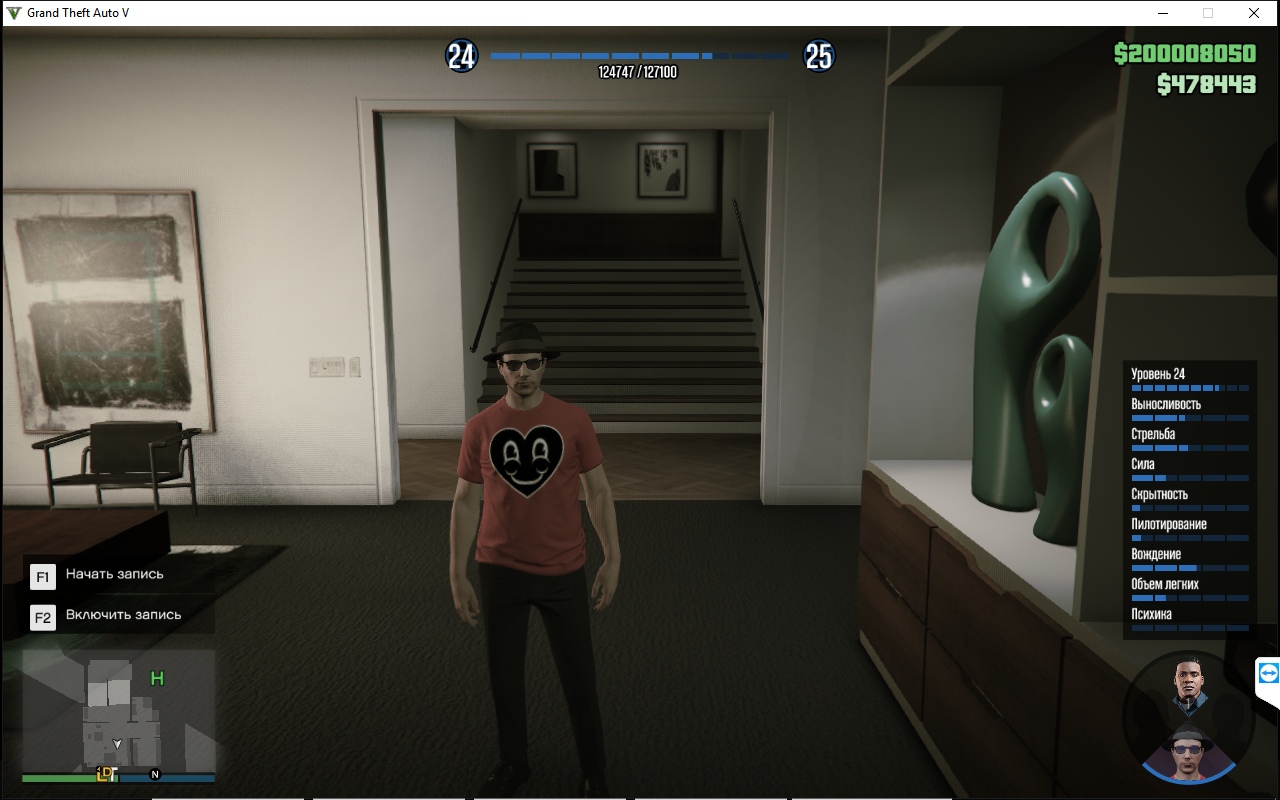The width and height of the screenshot is (1280, 800).
Task: Close the Grand Theft Auto V window
Action: point(1253,13)
